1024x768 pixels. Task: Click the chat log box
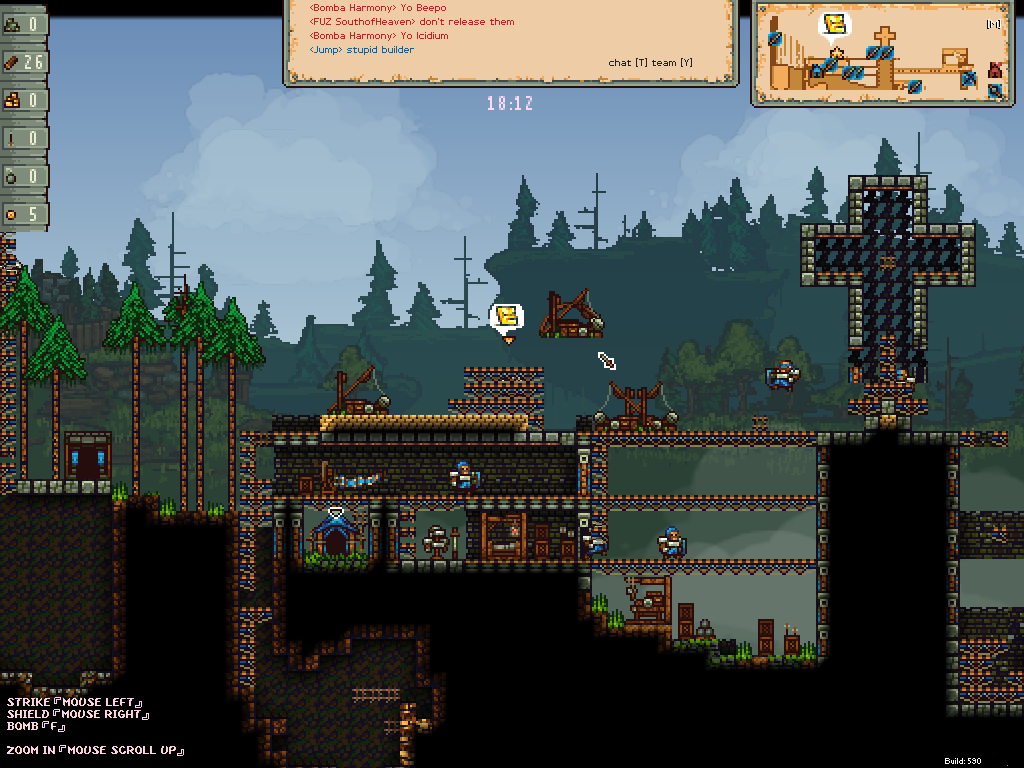coord(510,41)
